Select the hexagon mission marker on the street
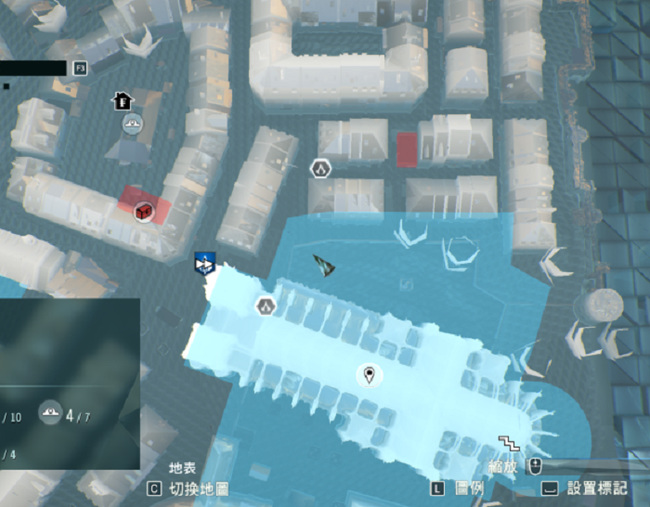This screenshot has height=507, width=650. [321, 168]
